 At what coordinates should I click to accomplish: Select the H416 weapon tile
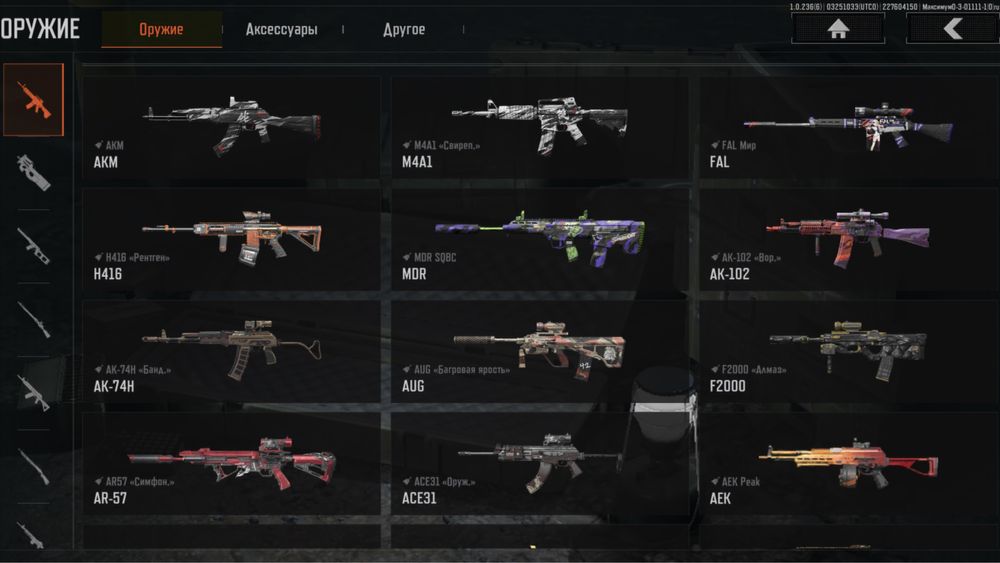231,240
